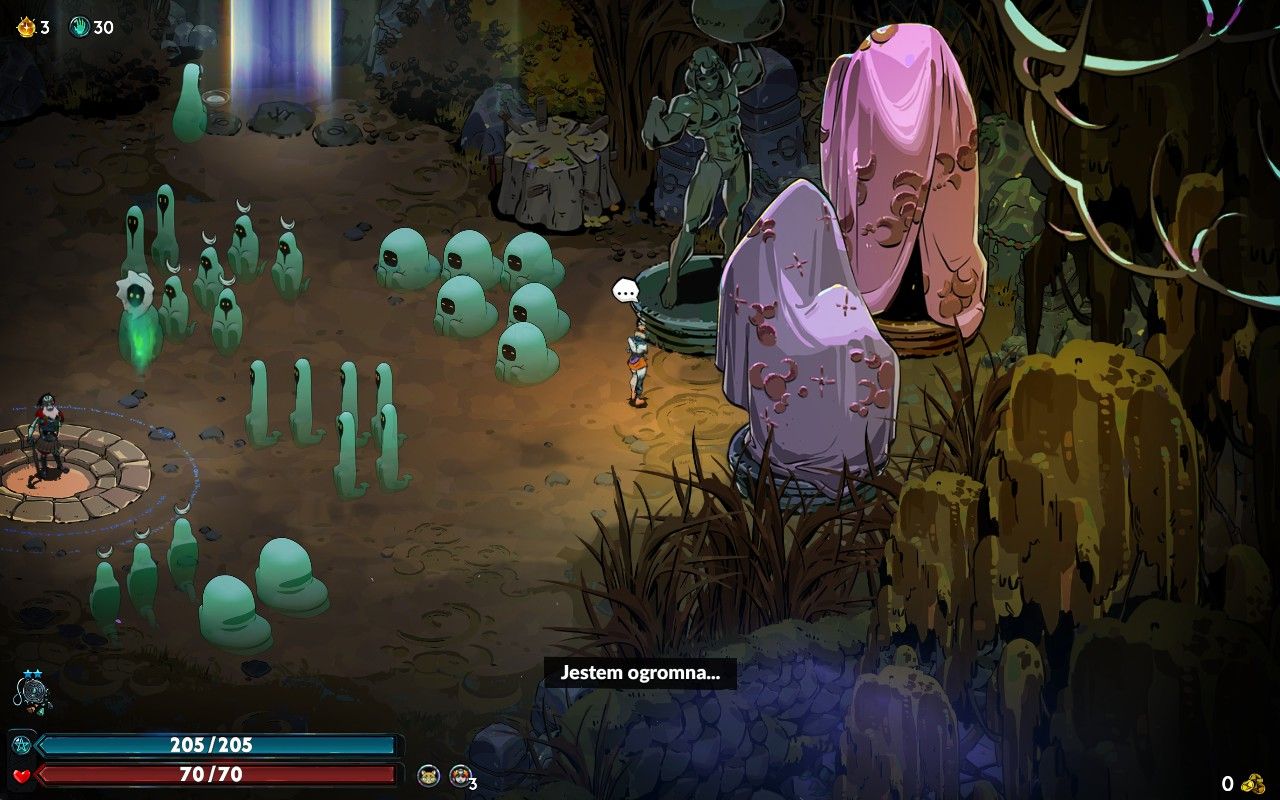Click the gold coins icon

coord(1250,783)
